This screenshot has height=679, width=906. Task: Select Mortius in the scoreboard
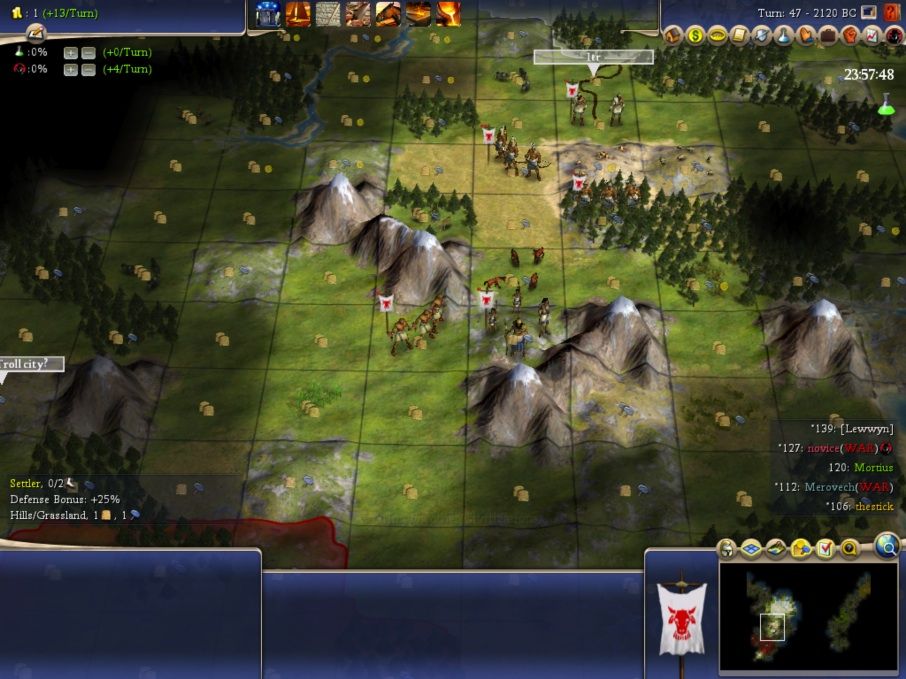(x=874, y=467)
